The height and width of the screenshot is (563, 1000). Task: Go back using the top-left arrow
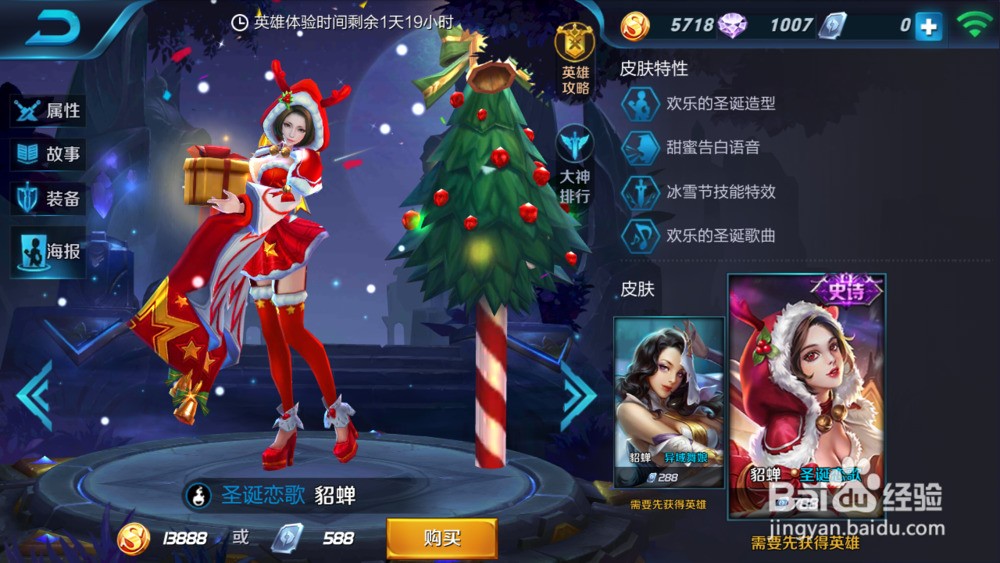[x=52, y=27]
